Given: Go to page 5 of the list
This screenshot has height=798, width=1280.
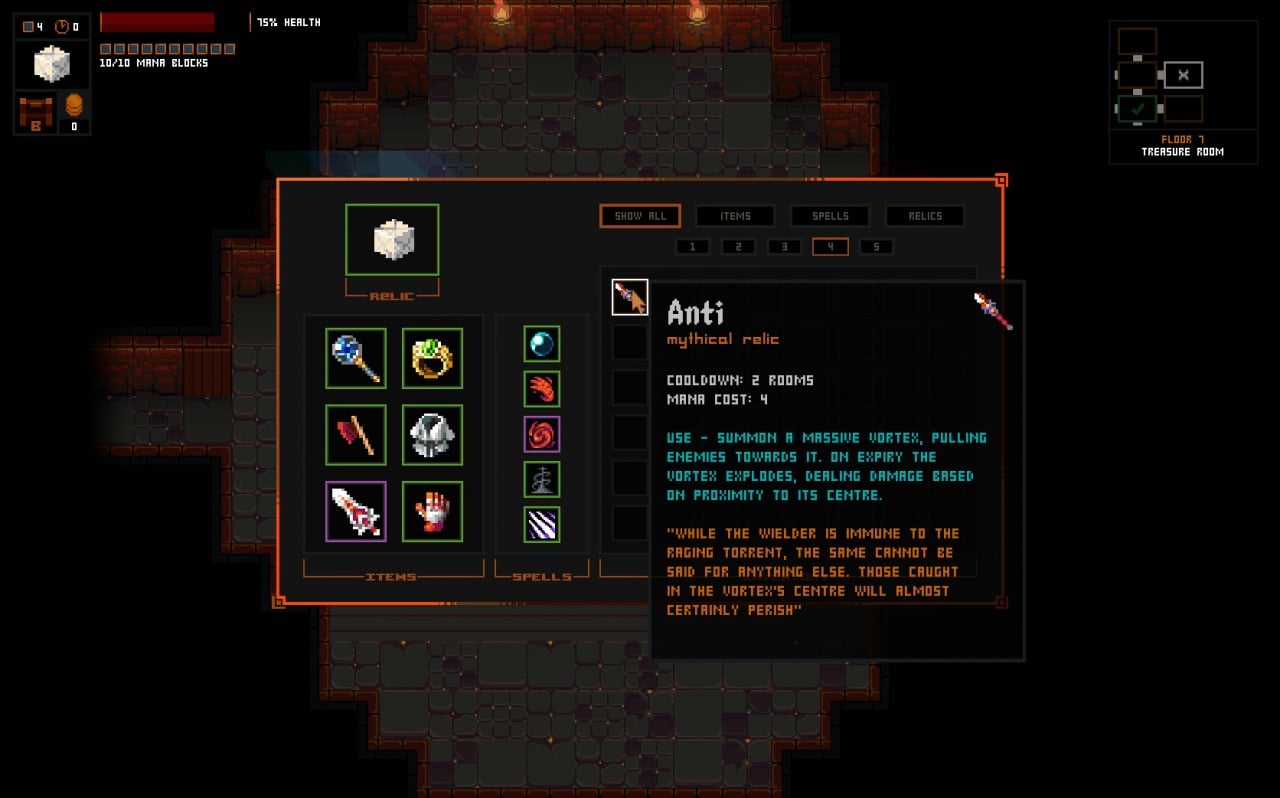Looking at the screenshot, I should [x=876, y=247].
